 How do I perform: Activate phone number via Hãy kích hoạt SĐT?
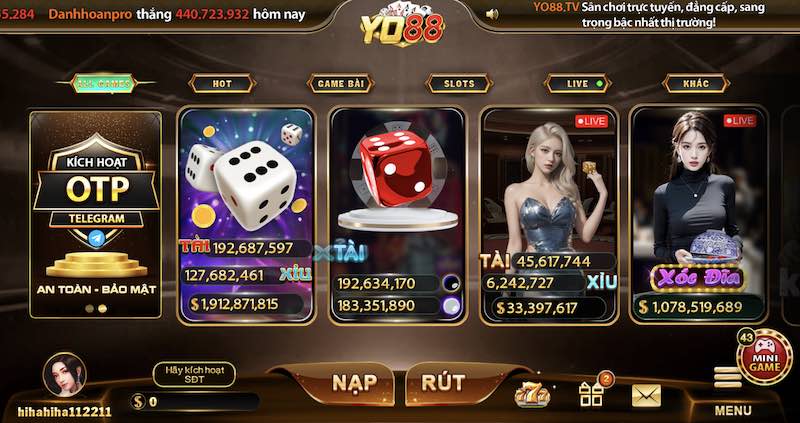(194, 375)
